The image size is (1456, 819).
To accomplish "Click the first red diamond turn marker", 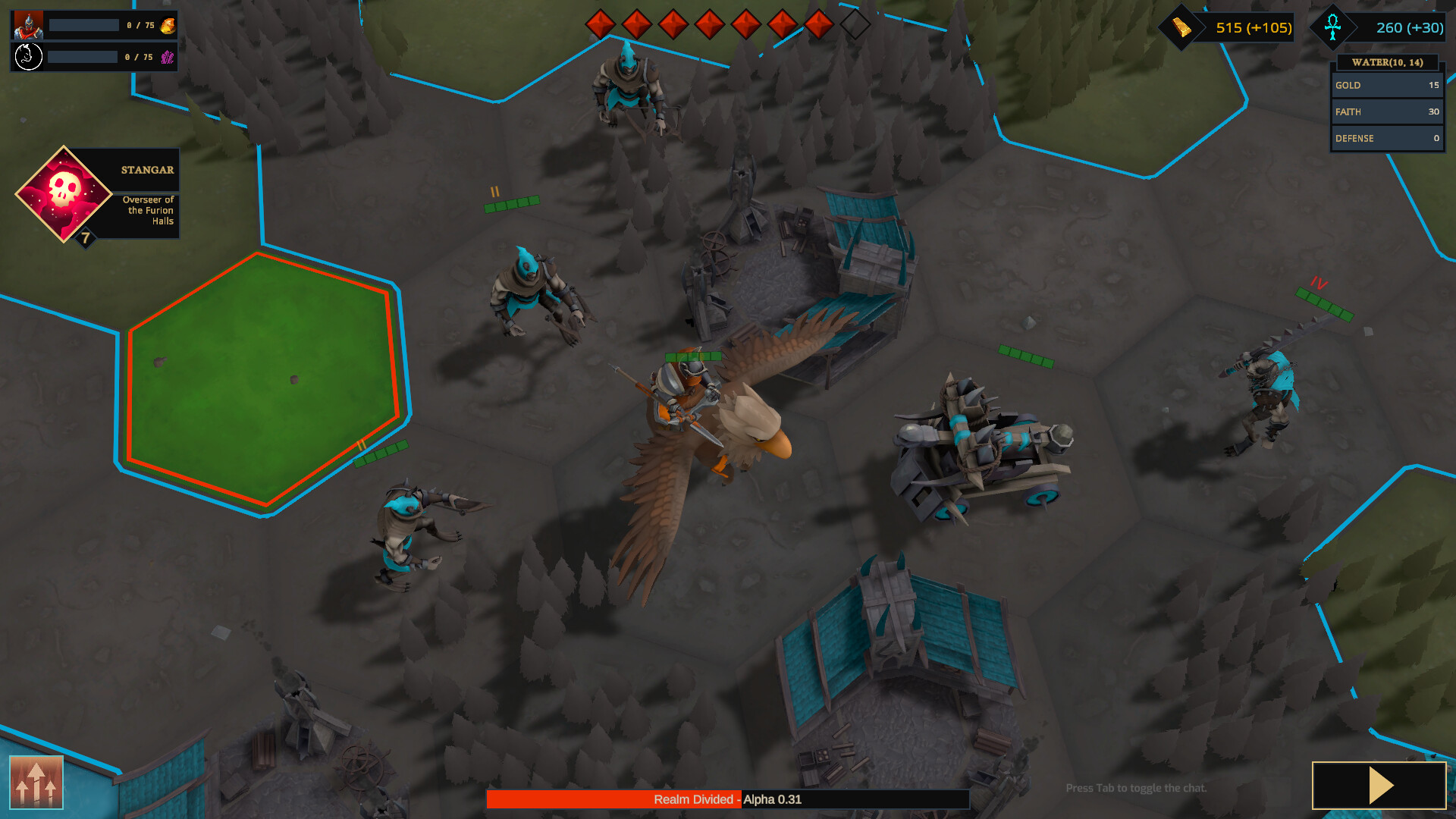I will click(600, 24).
